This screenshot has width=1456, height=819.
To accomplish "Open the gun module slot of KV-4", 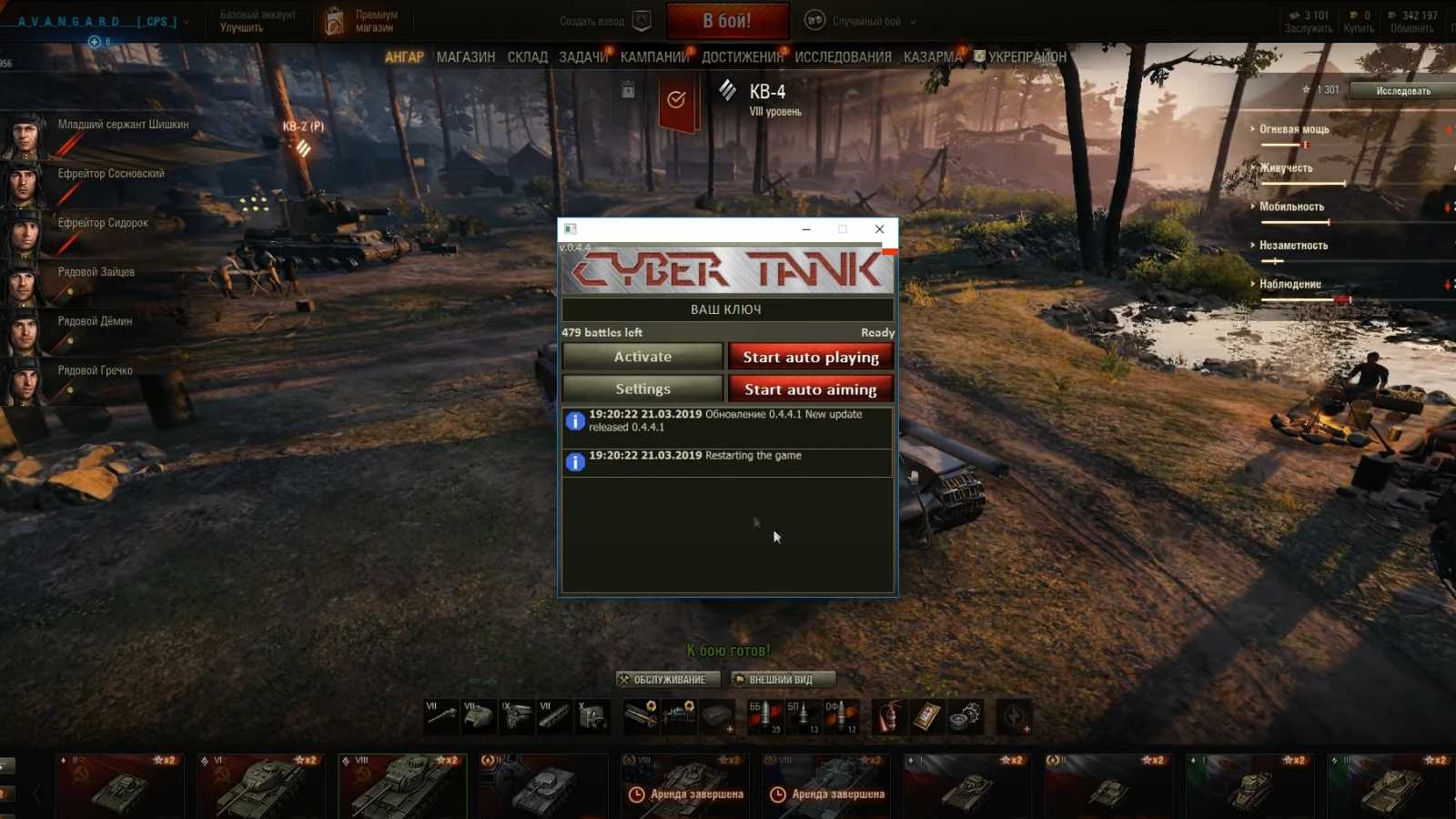I will tap(441, 717).
